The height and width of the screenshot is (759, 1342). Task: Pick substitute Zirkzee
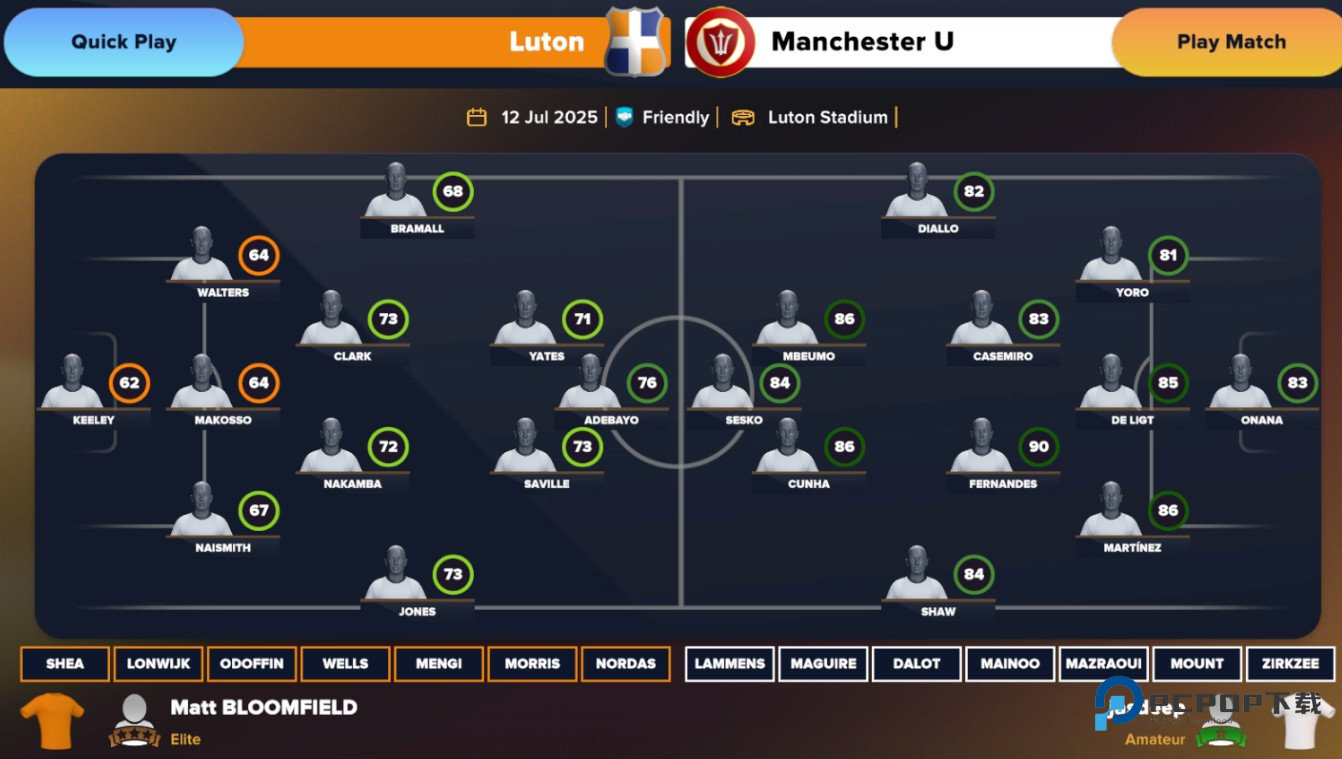(x=1290, y=663)
